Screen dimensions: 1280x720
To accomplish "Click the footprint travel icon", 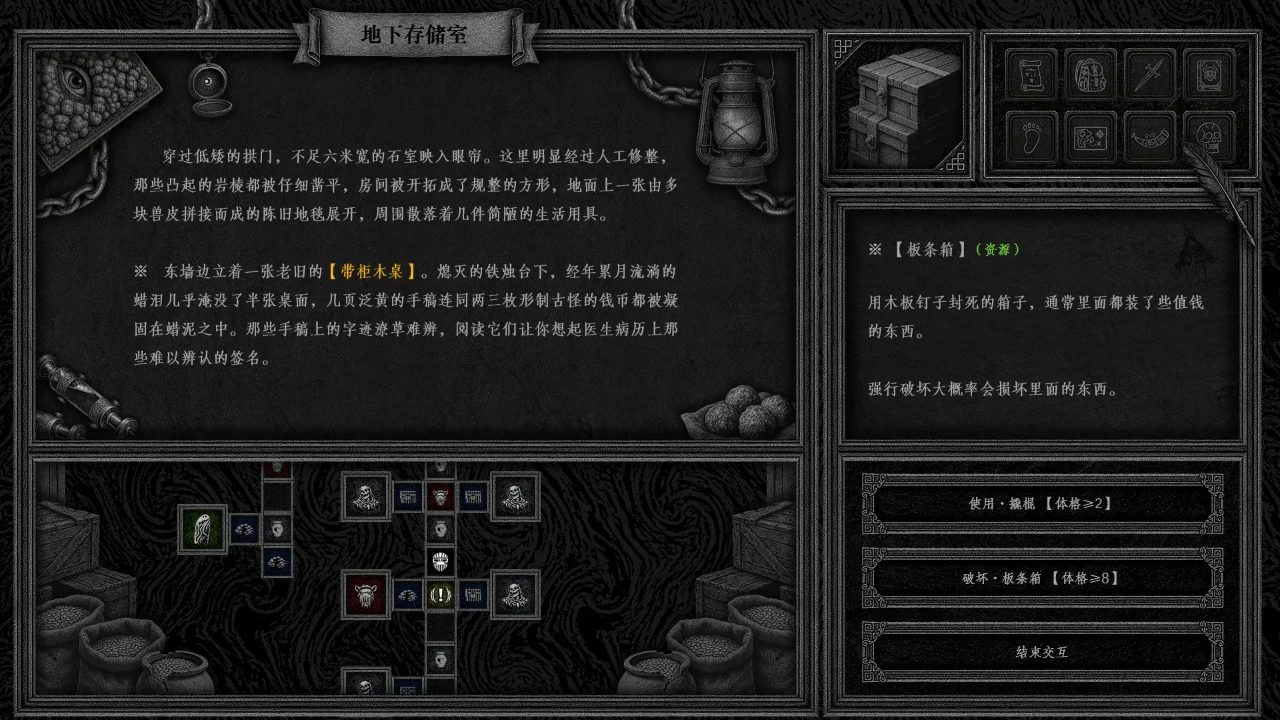I will tap(1030, 137).
